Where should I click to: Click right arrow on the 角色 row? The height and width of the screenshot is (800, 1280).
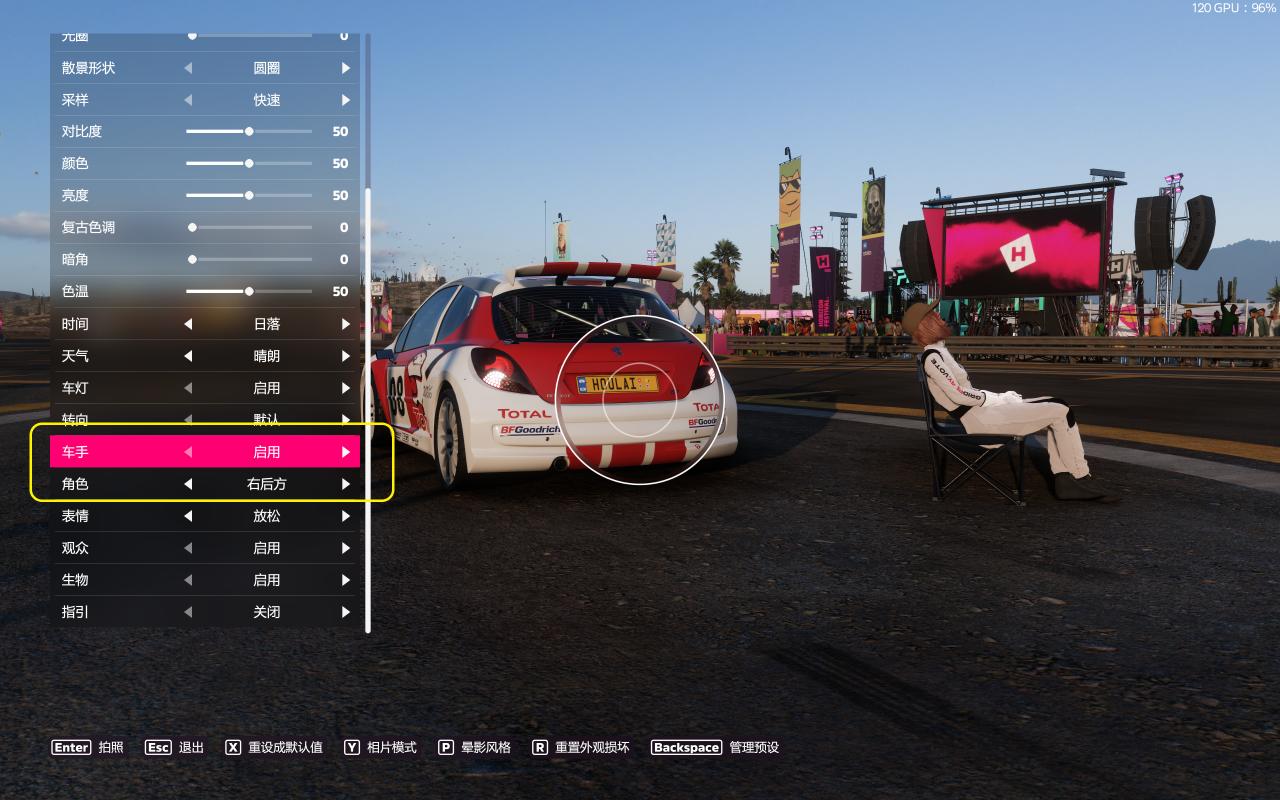click(x=346, y=484)
